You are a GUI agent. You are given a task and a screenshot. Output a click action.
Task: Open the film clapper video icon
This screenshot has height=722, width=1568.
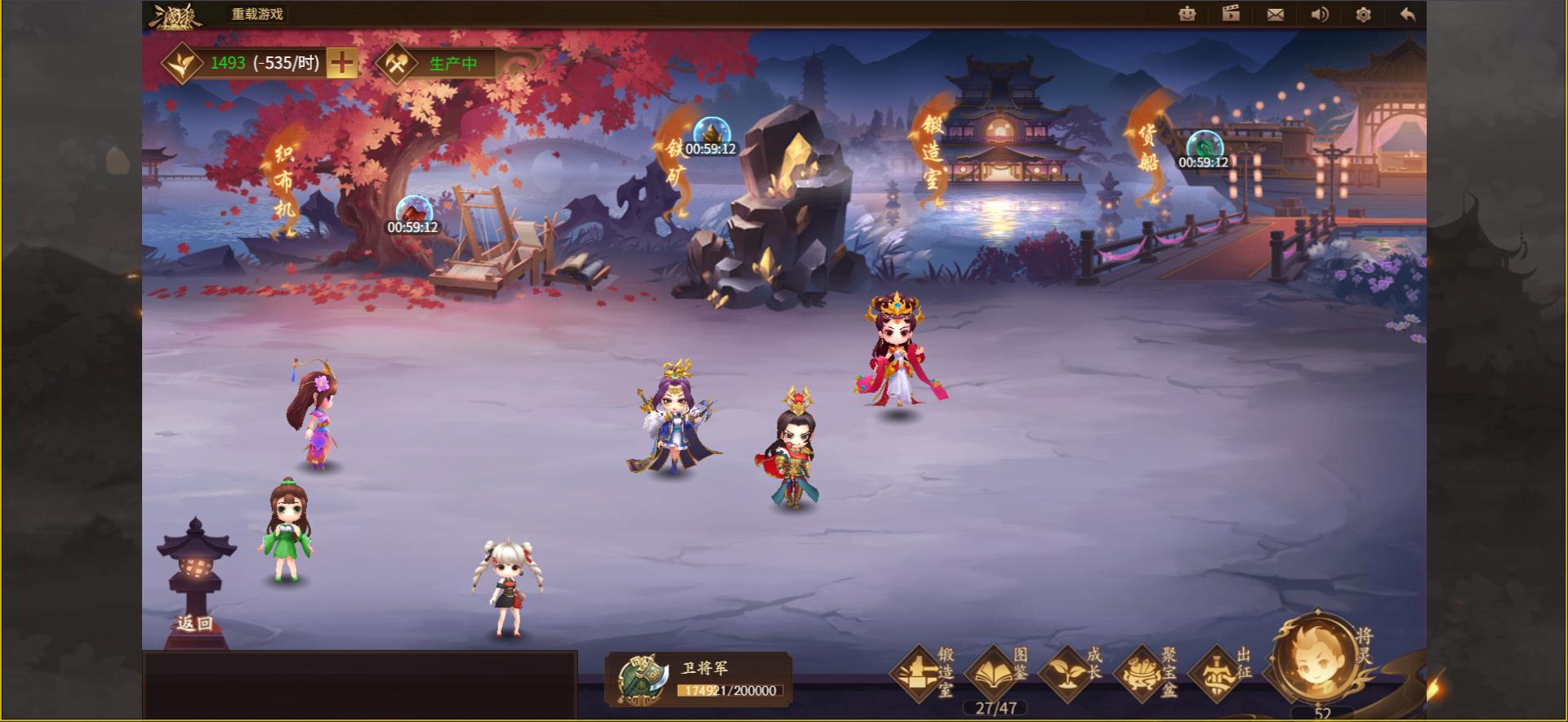pos(1231,14)
